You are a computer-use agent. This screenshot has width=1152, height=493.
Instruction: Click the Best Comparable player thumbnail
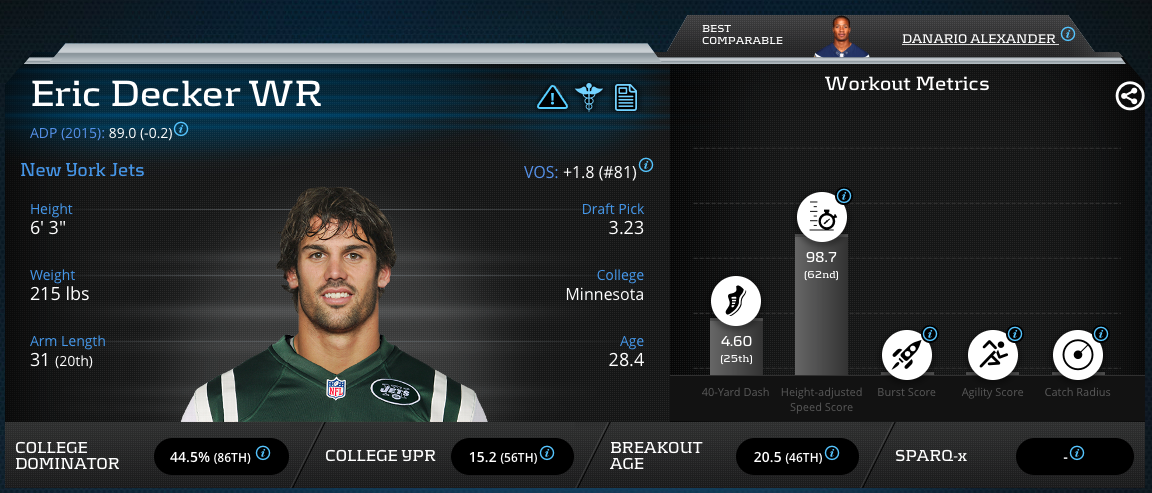[841, 38]
